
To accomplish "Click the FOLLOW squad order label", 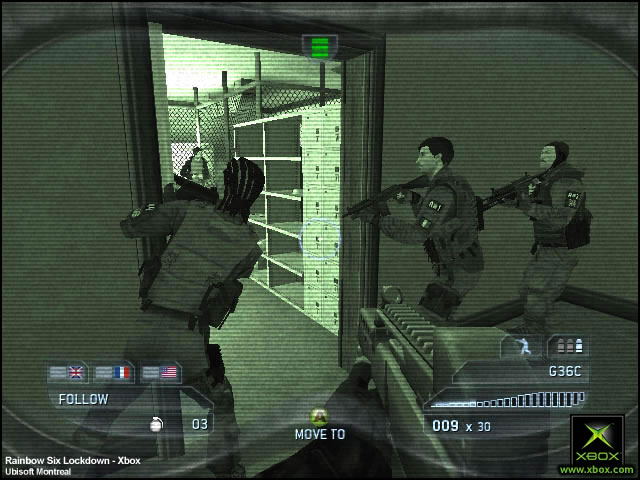I will pyautogui.click(x=83, y=399).
